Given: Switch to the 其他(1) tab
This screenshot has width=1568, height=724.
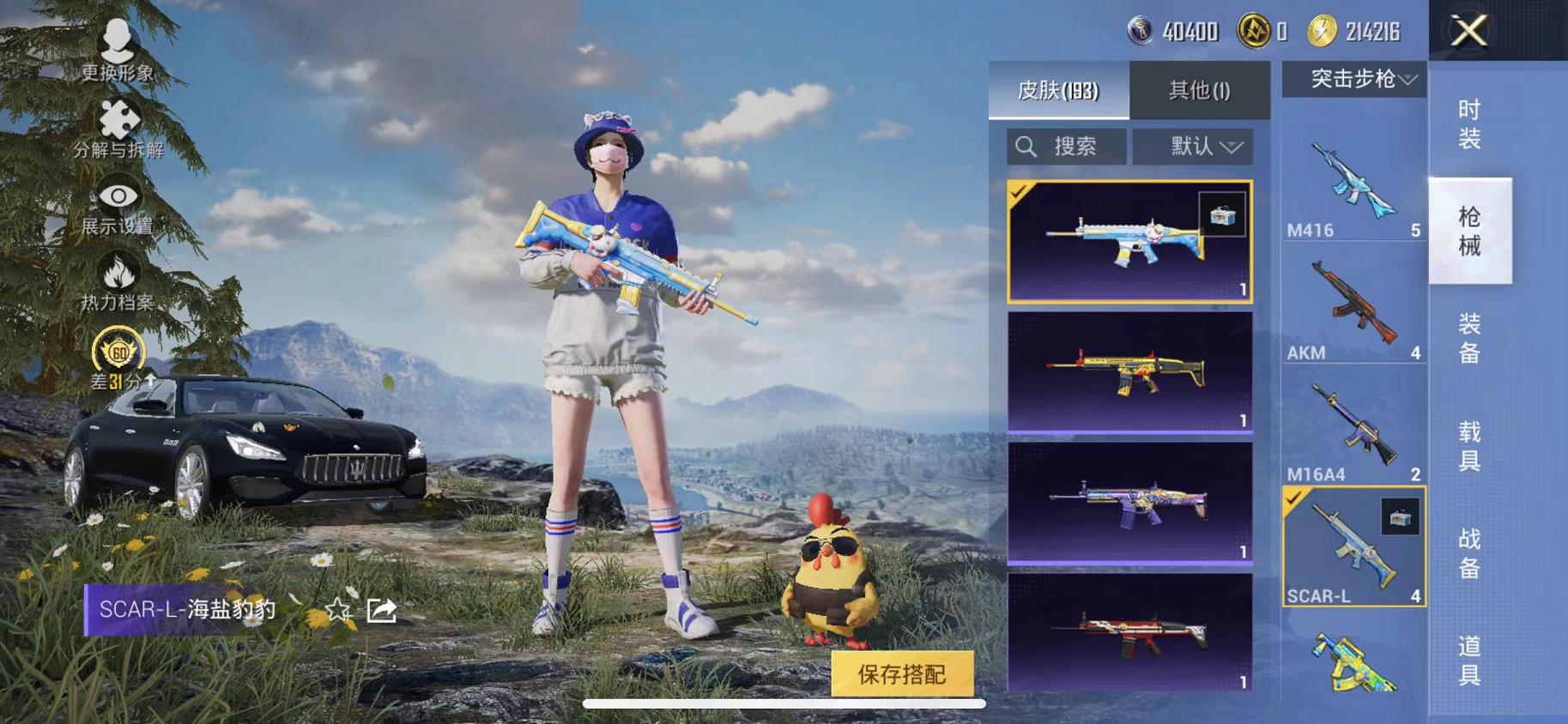Looking at the screenshot, I should coord(1200,90).
